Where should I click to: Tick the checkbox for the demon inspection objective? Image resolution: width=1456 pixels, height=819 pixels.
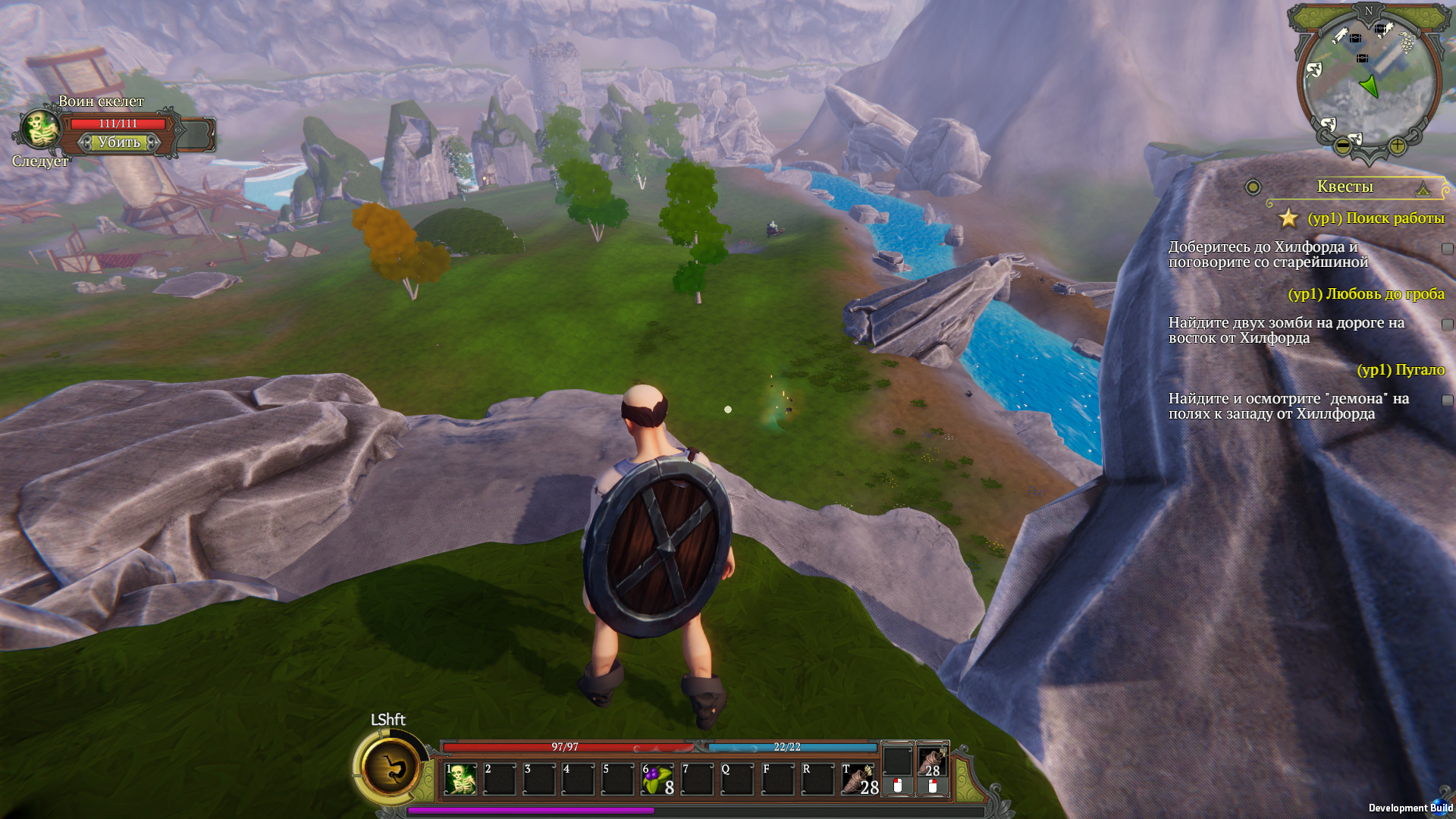(1447, 400)
